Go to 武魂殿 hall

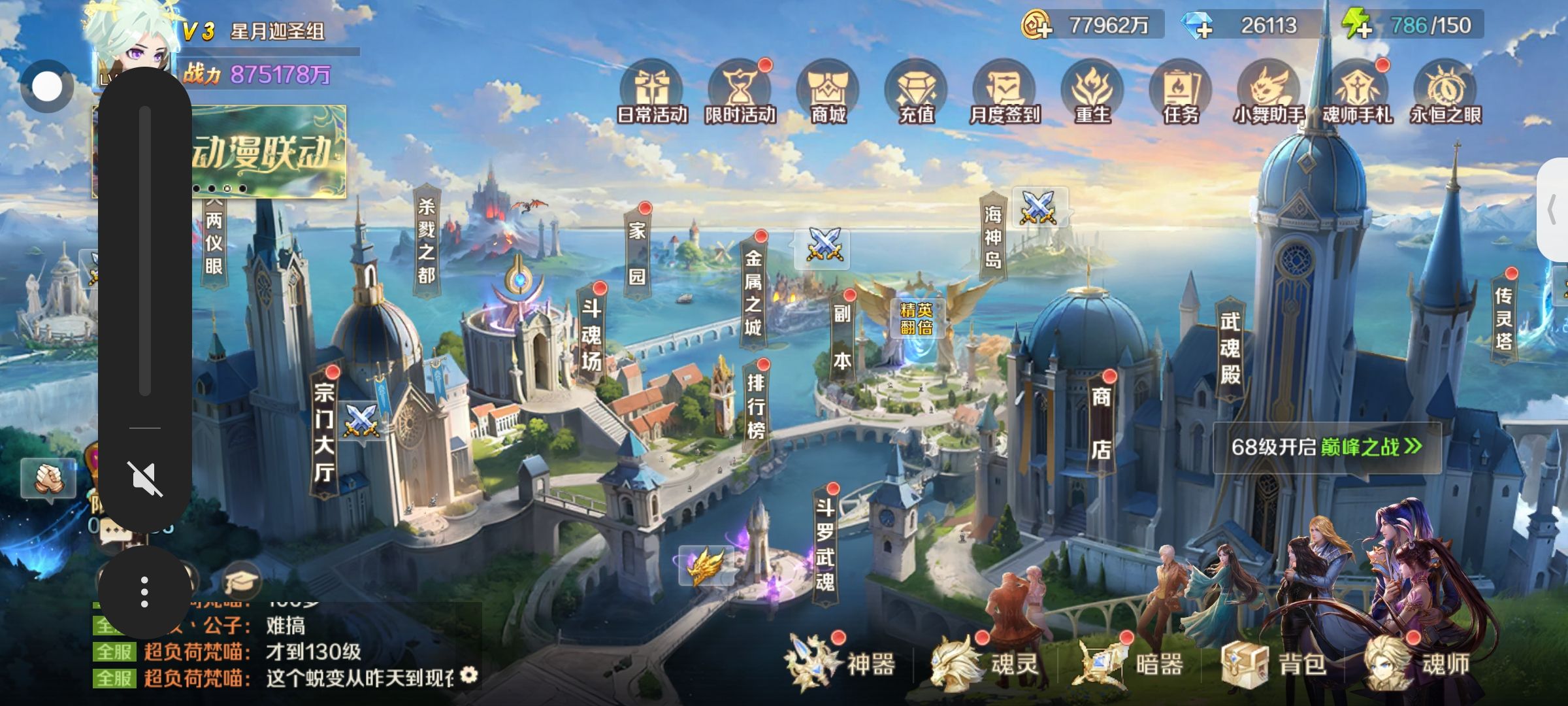click(1230, 348)
